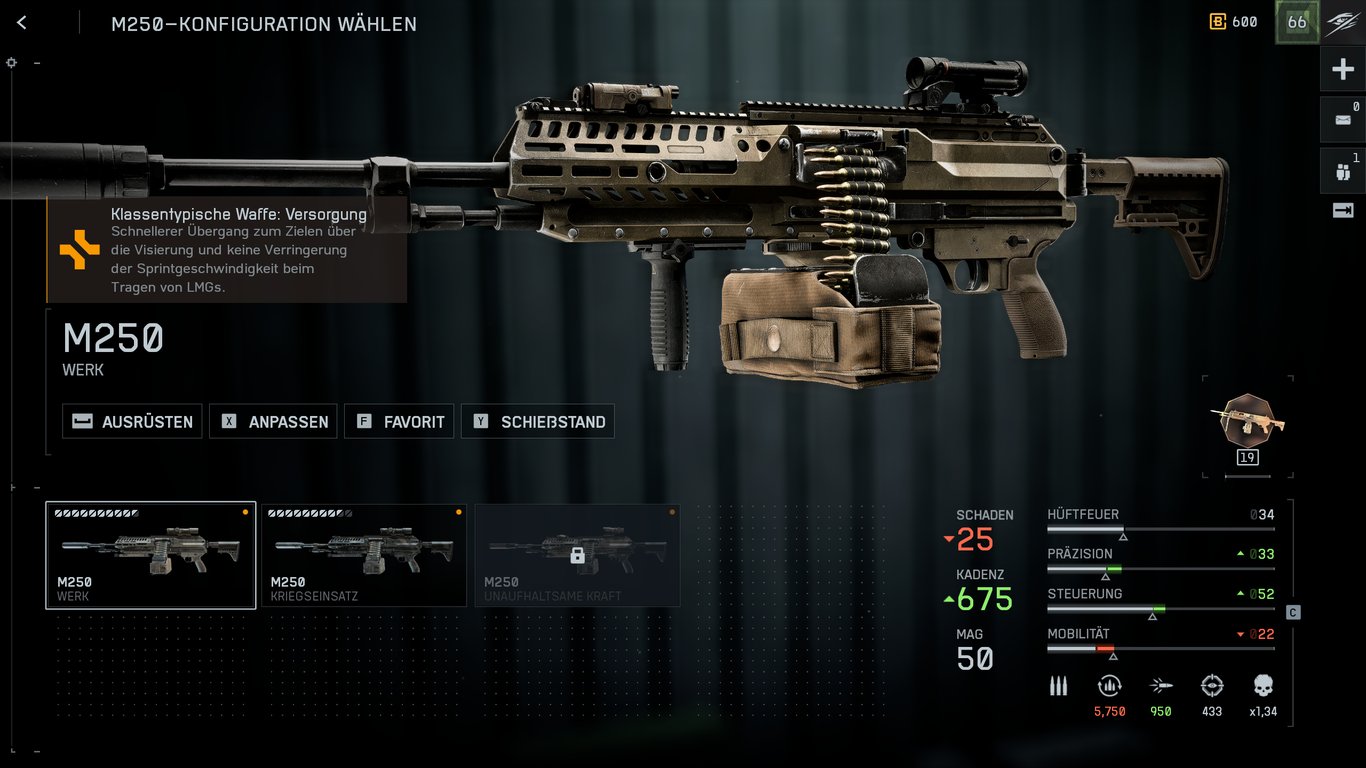1366x768 pixels.
Task: Open weapon customization via ANPASSEN
Action: pyautogui.click(x=273, y=421)
